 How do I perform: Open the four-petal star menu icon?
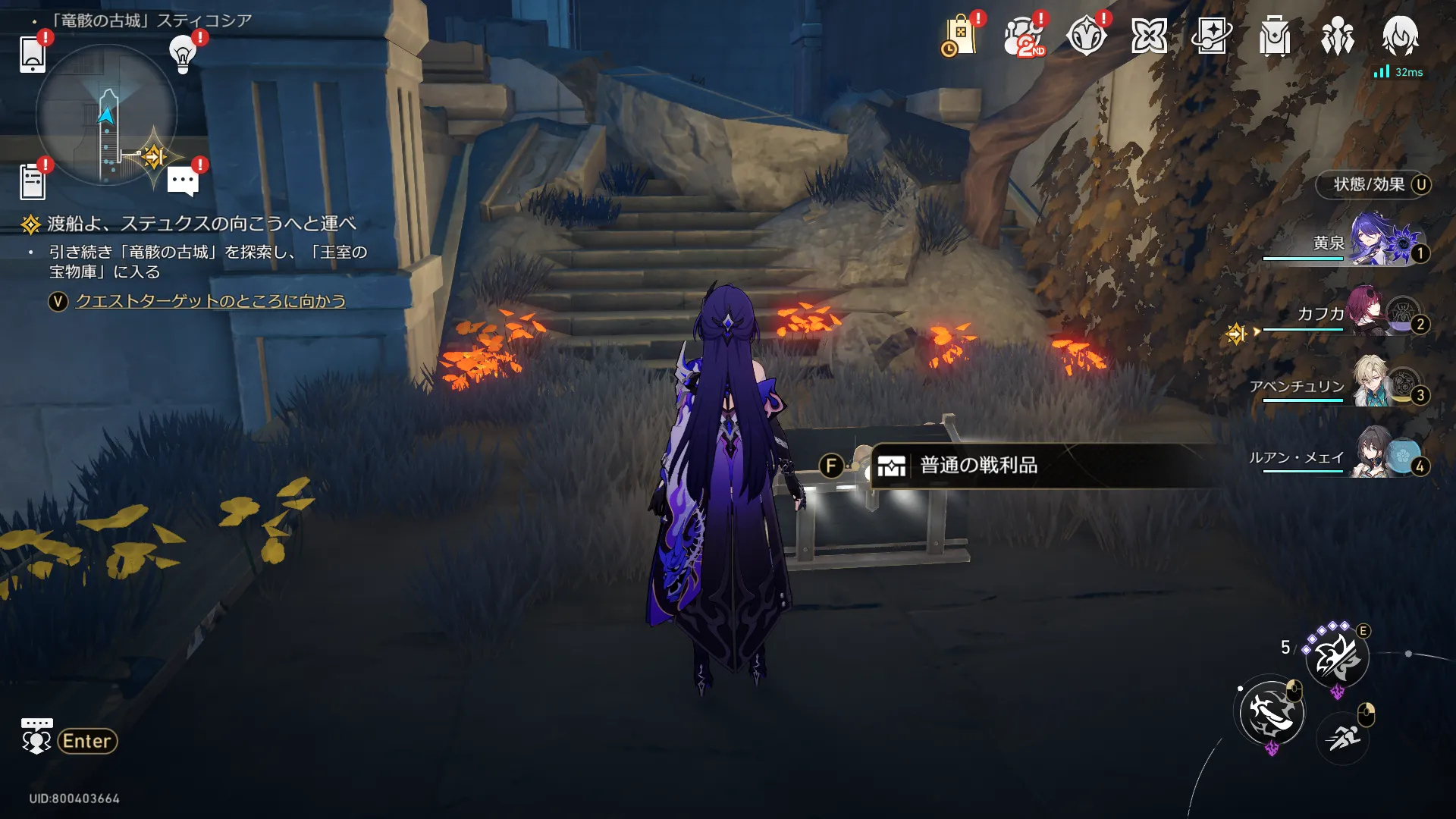tap(1149, 36)
